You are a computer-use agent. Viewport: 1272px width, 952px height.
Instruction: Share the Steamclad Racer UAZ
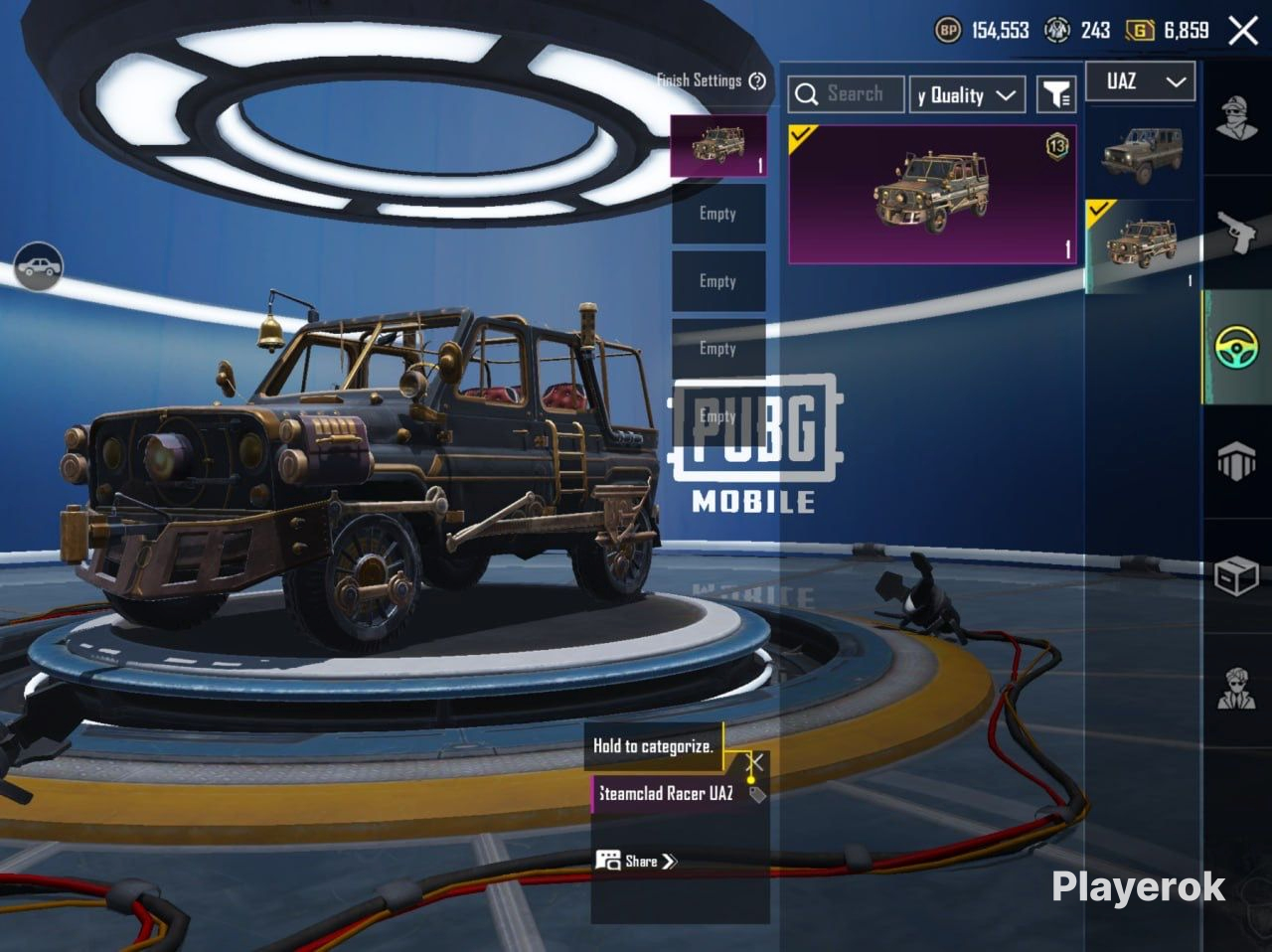click(637, 861)
